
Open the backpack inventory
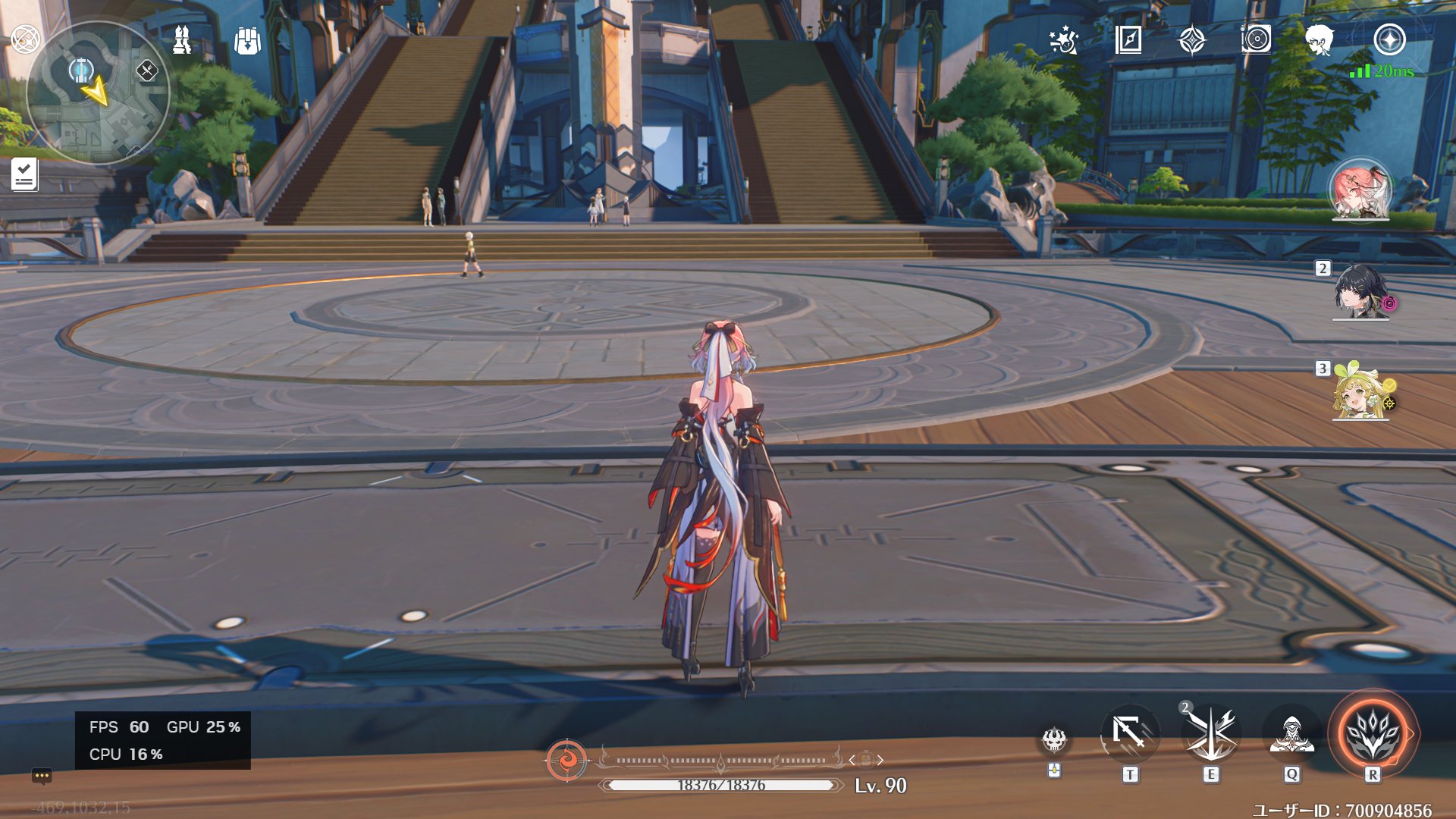247,41
